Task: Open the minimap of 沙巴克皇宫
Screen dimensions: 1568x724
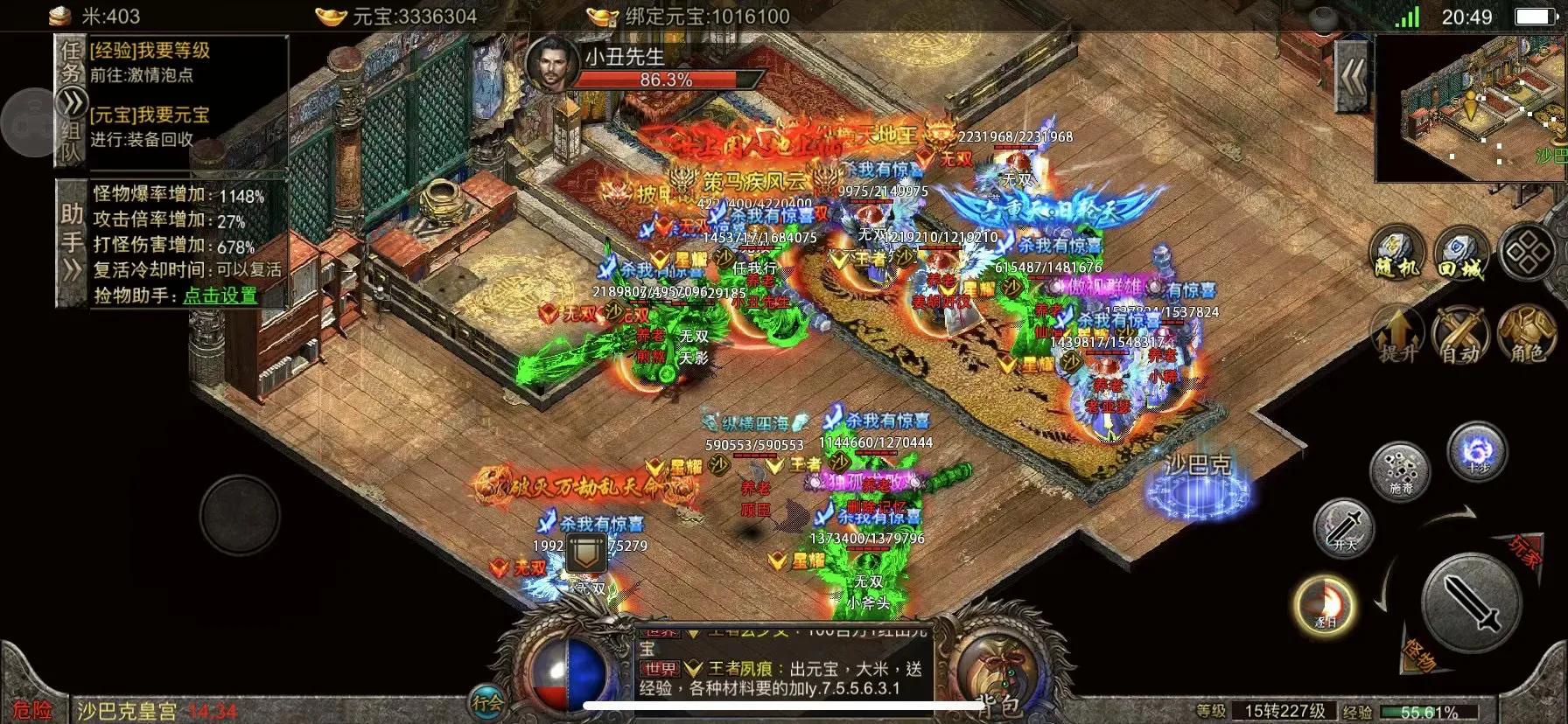Action: pyautogui.click(x=1470, y=108)
